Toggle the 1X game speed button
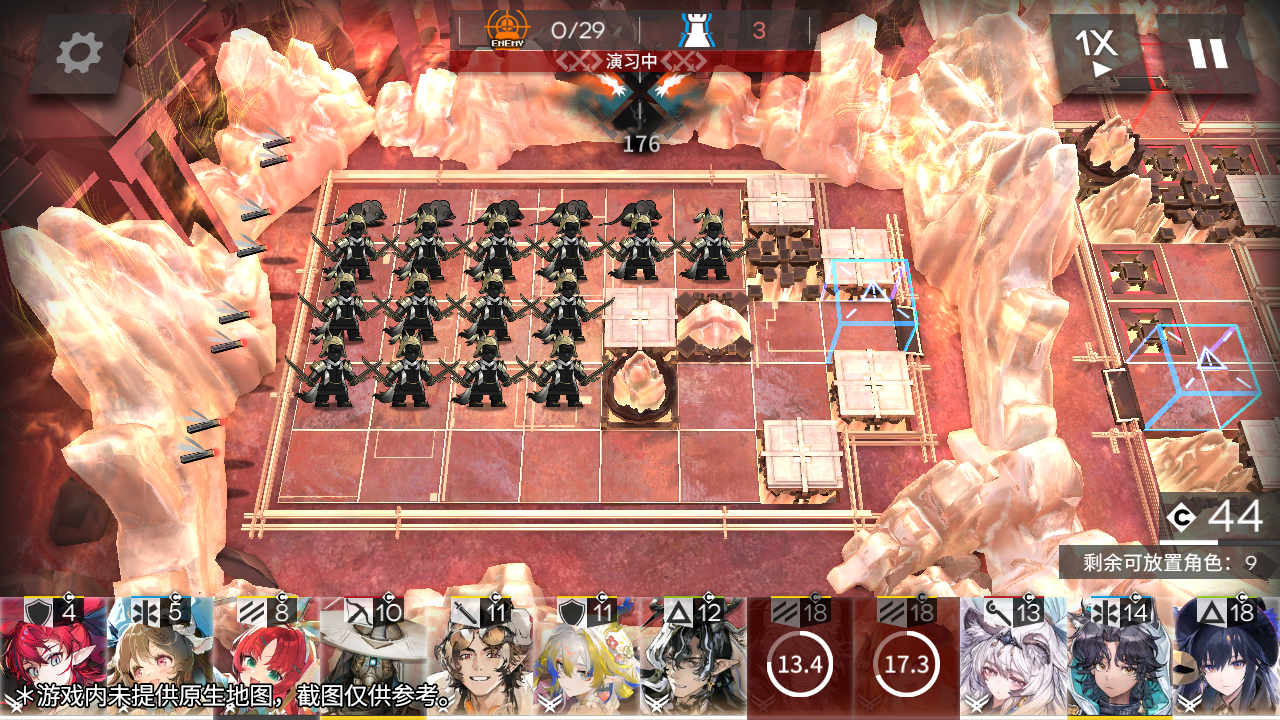 (1097, 53)
